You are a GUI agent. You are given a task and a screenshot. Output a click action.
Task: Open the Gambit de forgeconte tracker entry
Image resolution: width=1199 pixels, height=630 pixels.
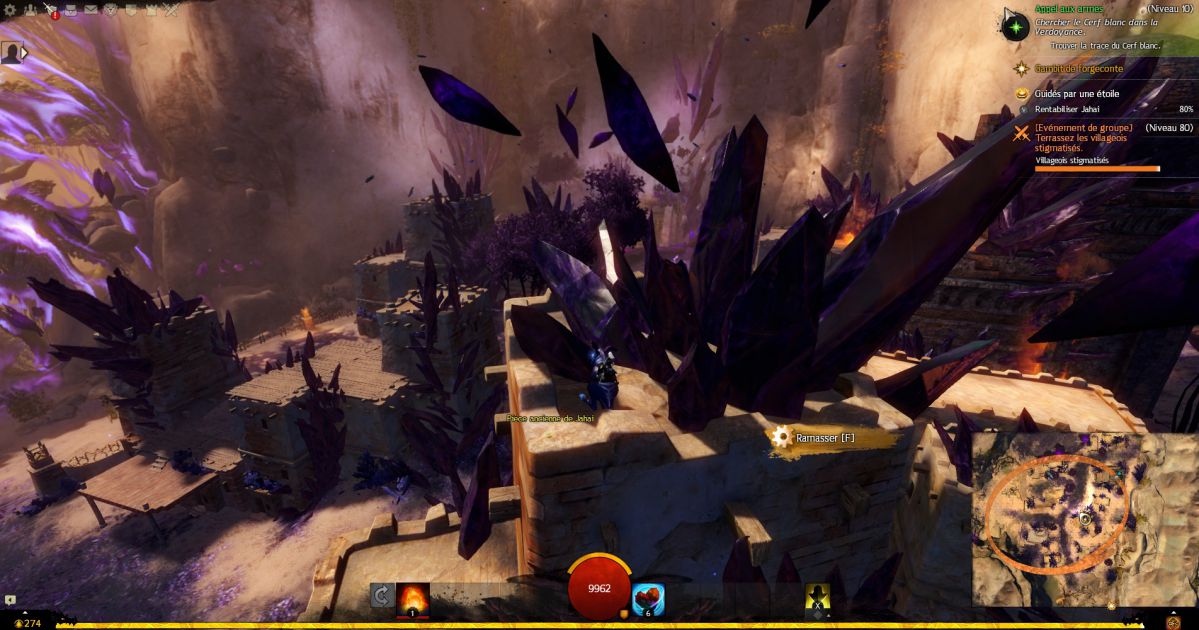coord(1078,69)
